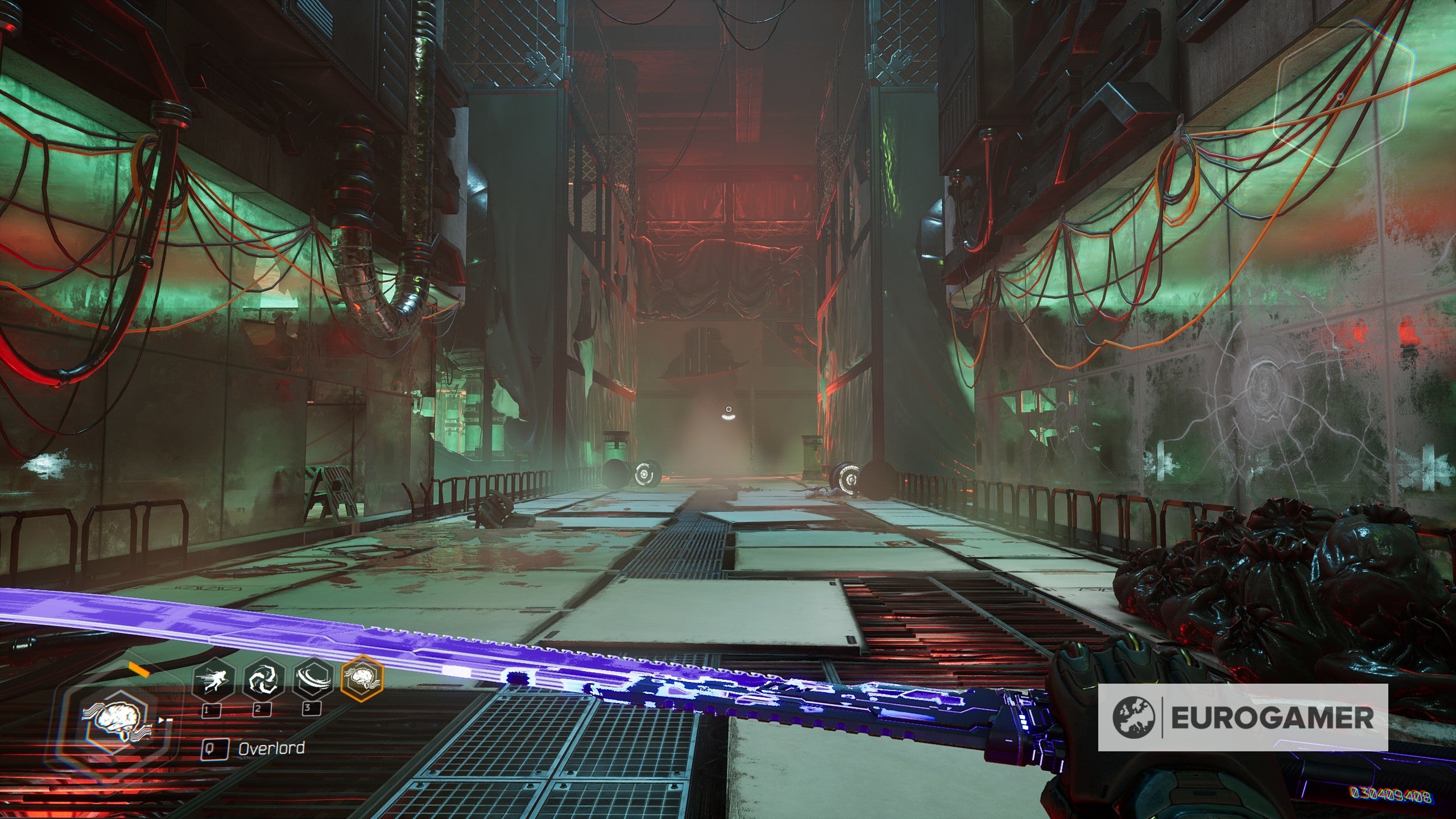
Task: Click the Q keybind badge next to Overlord
Action: pyautogui.click(x=216, y=749)
